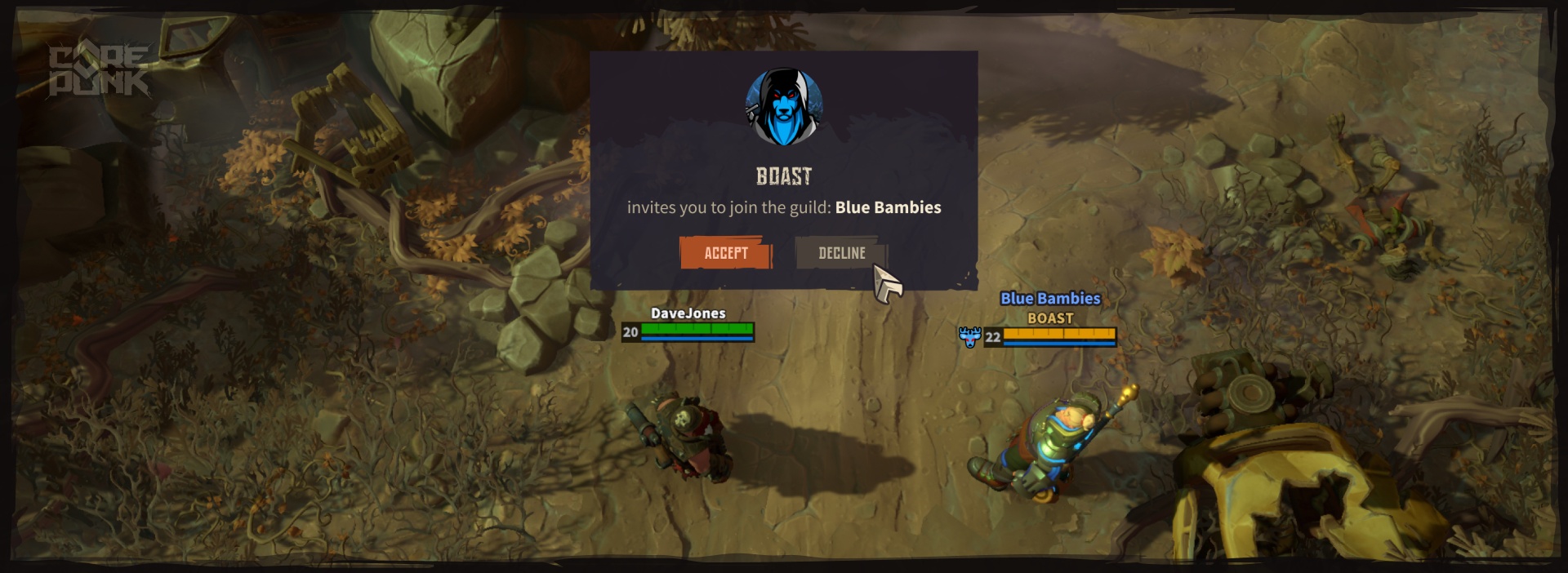Decline the guild invitation
The image size is (1568, 573).
click(x=840, y=253)
